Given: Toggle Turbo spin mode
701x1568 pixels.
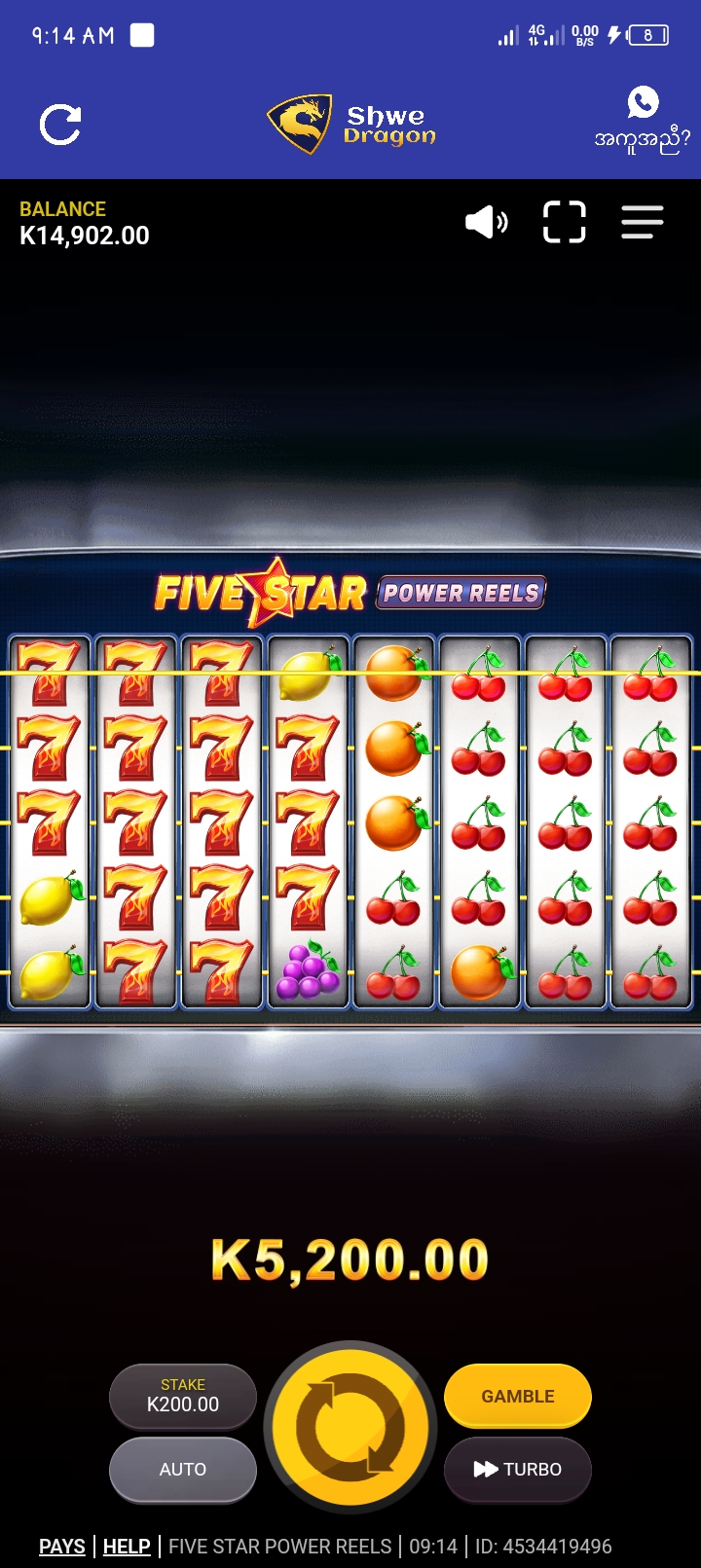Looking at the screenshot, I should [517, 1469].
